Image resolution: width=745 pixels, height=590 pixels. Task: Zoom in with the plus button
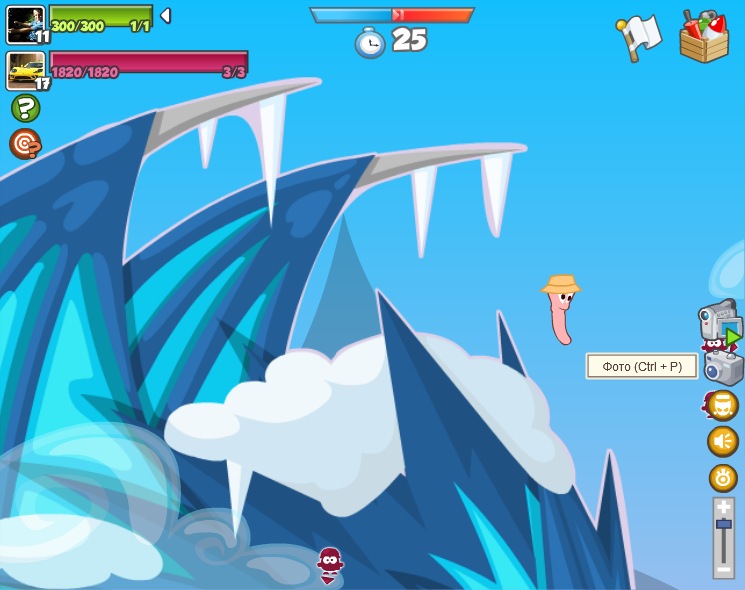click(723, 507)
